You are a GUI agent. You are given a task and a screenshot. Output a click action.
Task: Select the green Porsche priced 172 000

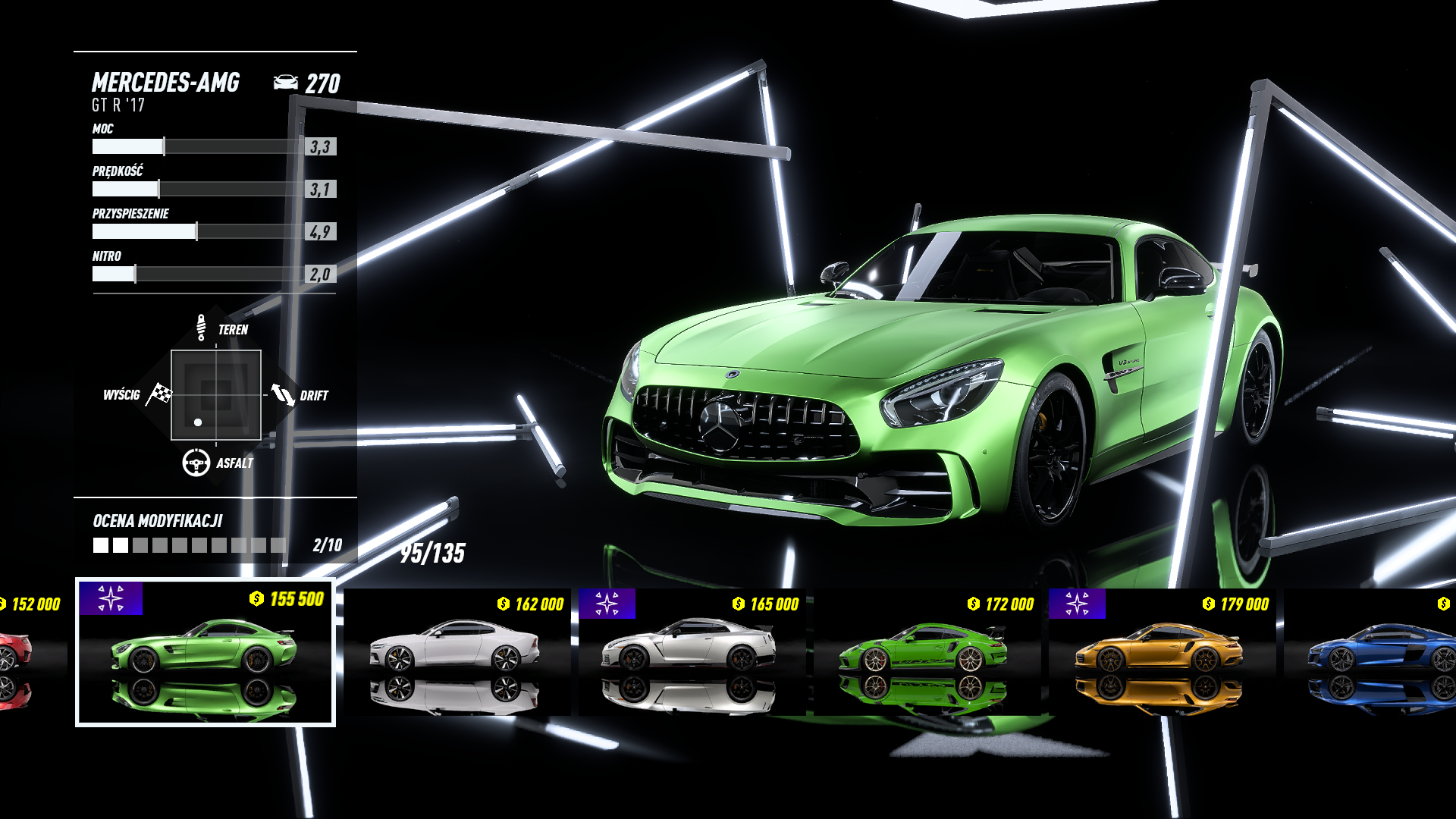click(x=927, y=652)
